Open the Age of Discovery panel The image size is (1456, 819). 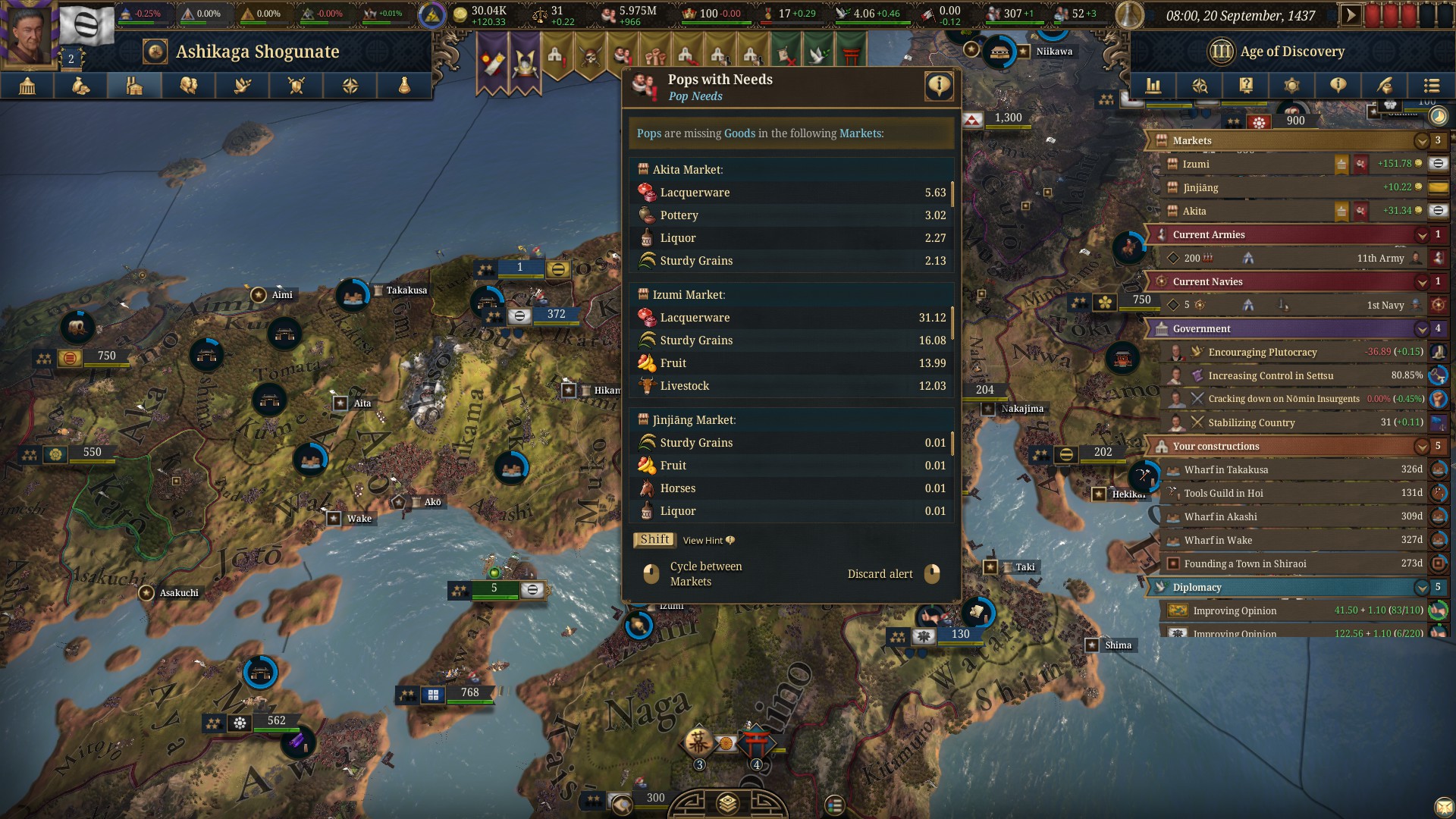point(1291,52)
